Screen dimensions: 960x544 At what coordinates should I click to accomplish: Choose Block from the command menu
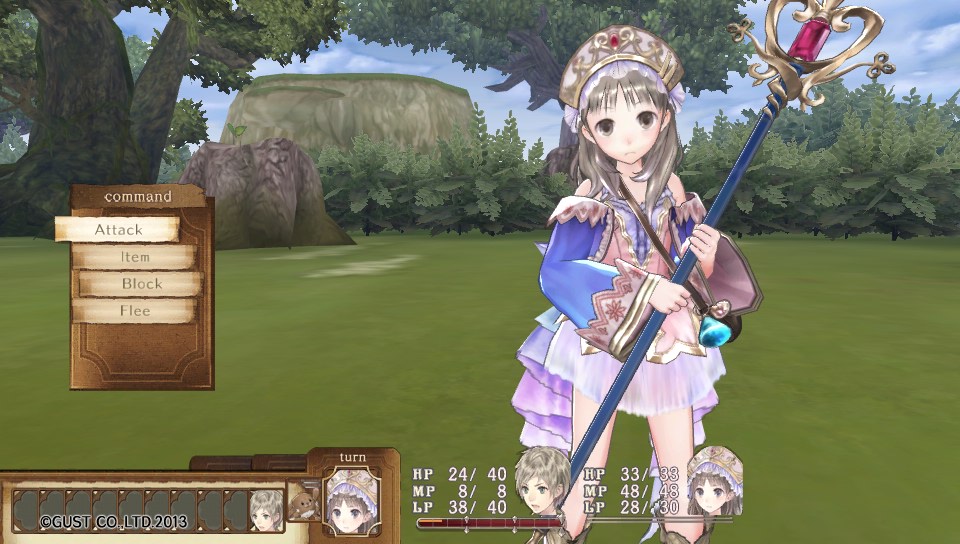coord(141,284)
